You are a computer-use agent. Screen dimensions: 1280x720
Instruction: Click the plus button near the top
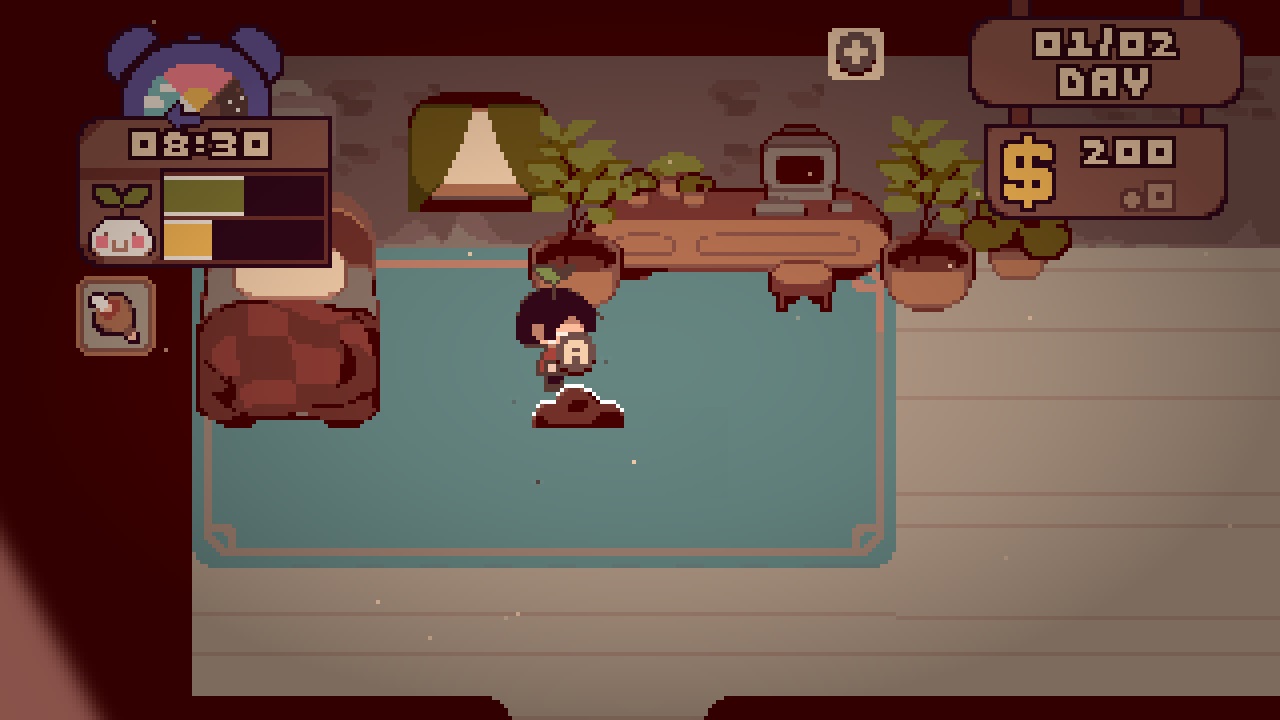coord(855,52)
